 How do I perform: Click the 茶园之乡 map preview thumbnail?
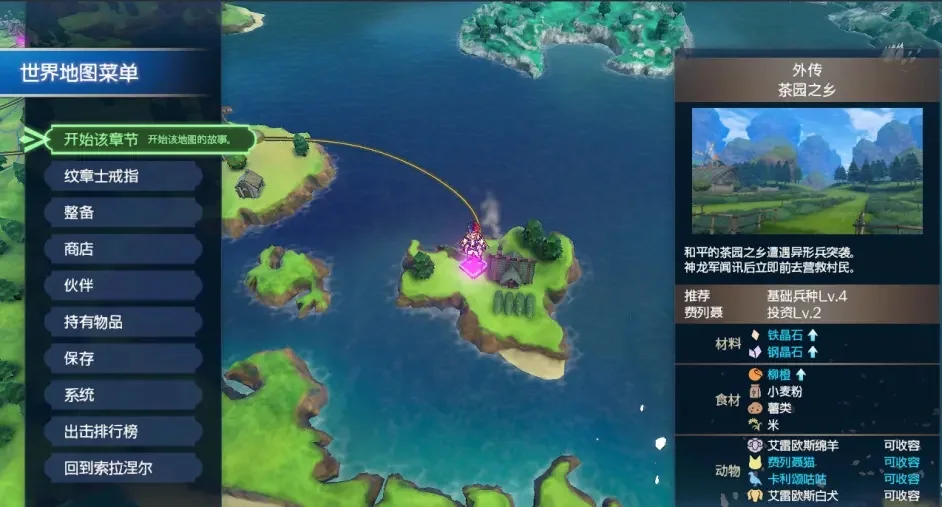click(x=806, y=170)
